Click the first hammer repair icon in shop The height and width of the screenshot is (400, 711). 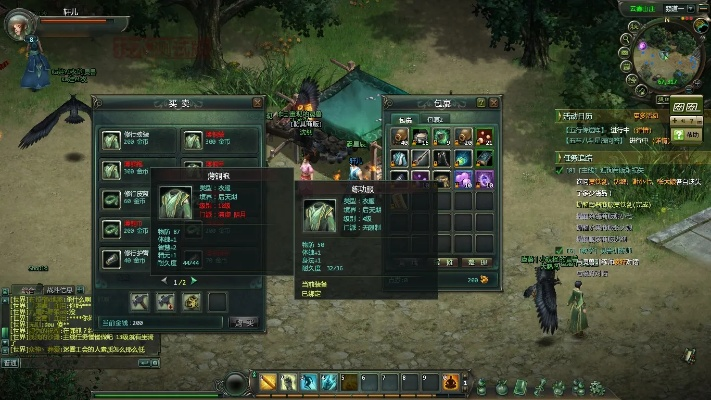pos(140,300)
